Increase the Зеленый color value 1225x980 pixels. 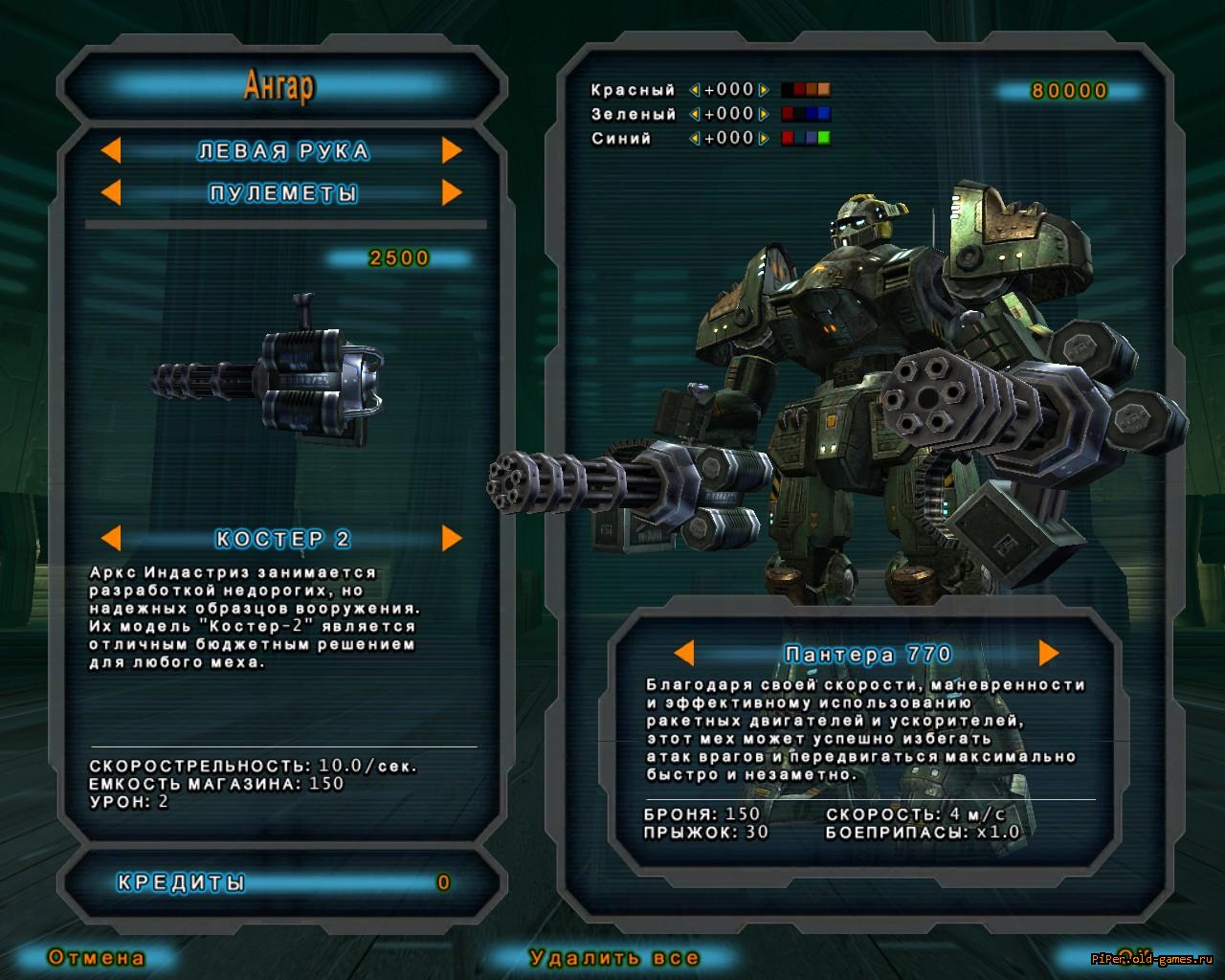point(763,115)
